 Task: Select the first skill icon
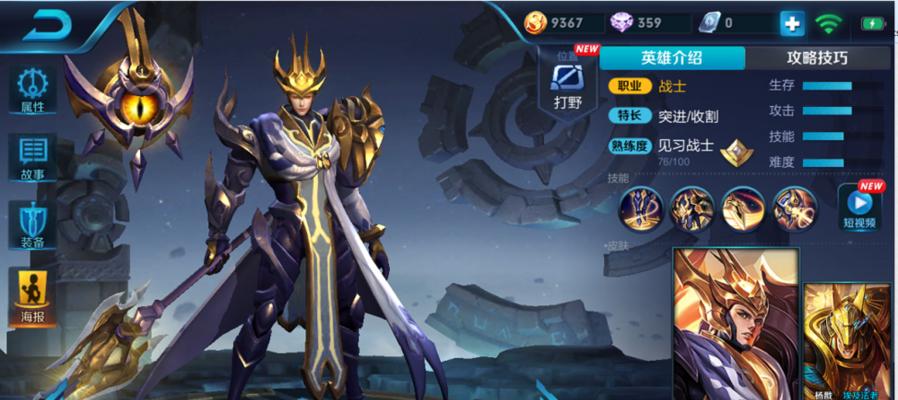[638, 207]
